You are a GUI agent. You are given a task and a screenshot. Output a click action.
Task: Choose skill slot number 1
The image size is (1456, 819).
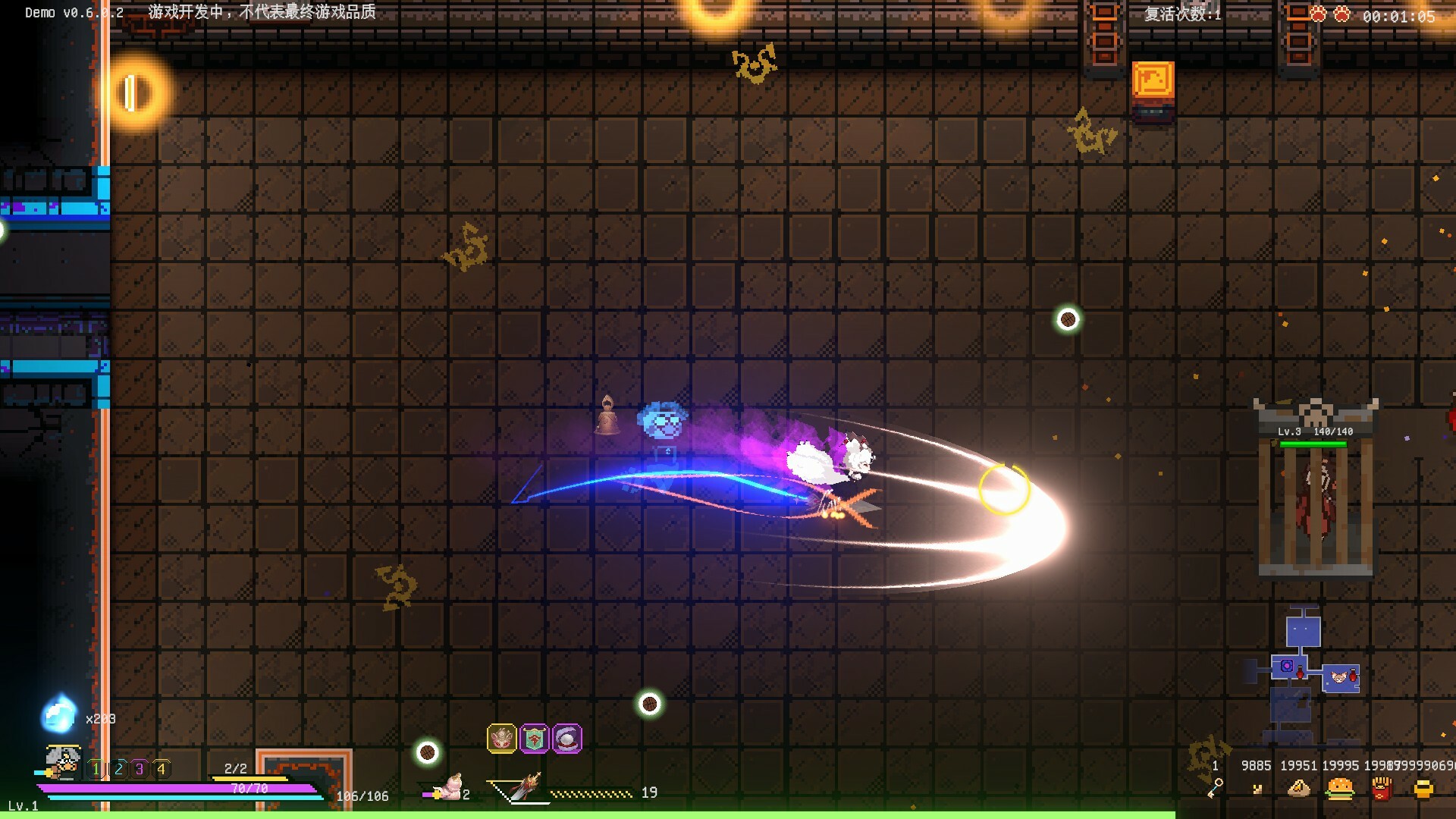[96, 769]
